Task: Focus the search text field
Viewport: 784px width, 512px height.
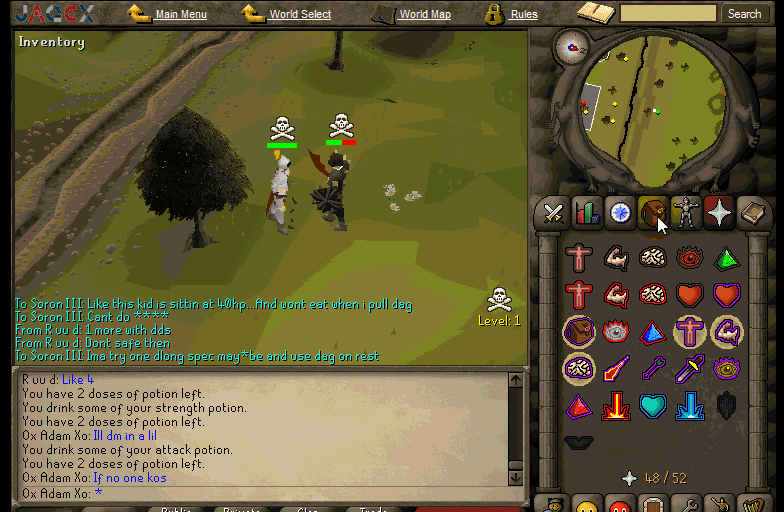Action: [x=668, y=14]
